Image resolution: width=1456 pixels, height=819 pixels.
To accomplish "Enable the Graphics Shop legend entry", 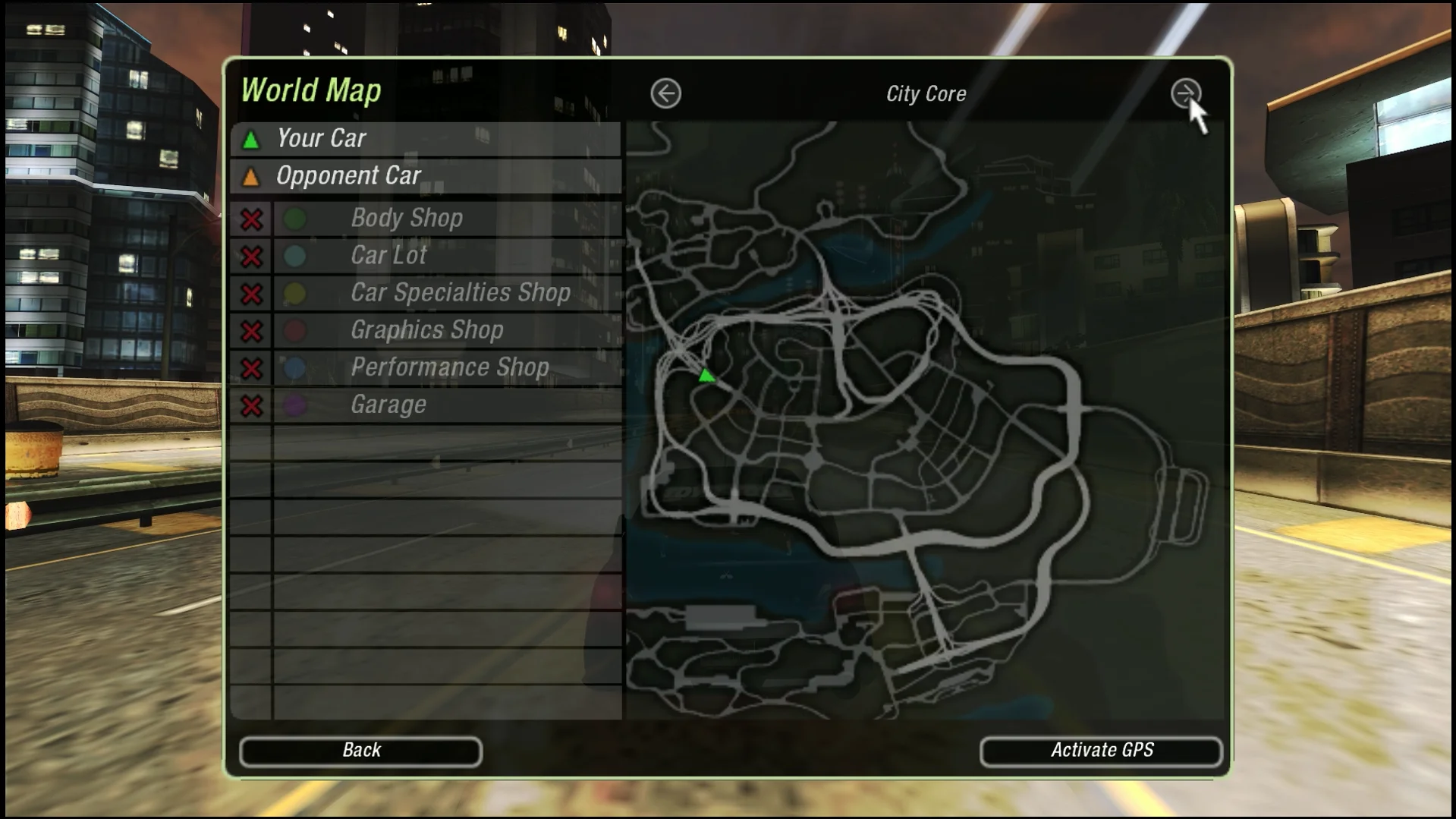I will tap(252, 331).
